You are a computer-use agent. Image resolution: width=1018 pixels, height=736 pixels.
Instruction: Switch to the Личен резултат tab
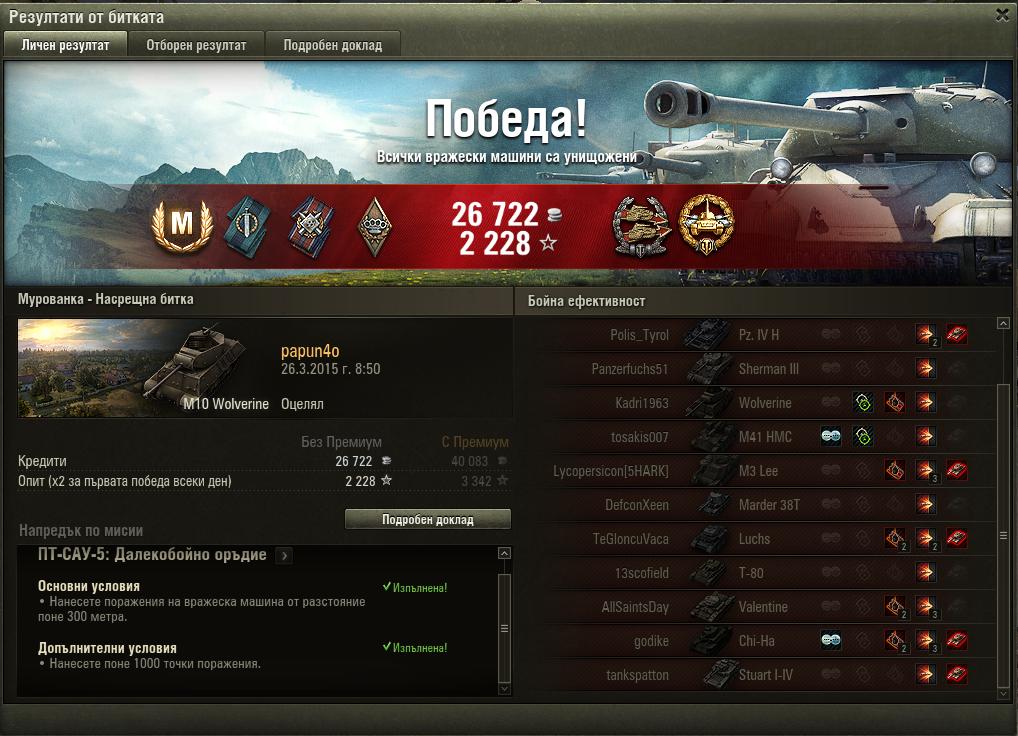(x=65, y=45)
